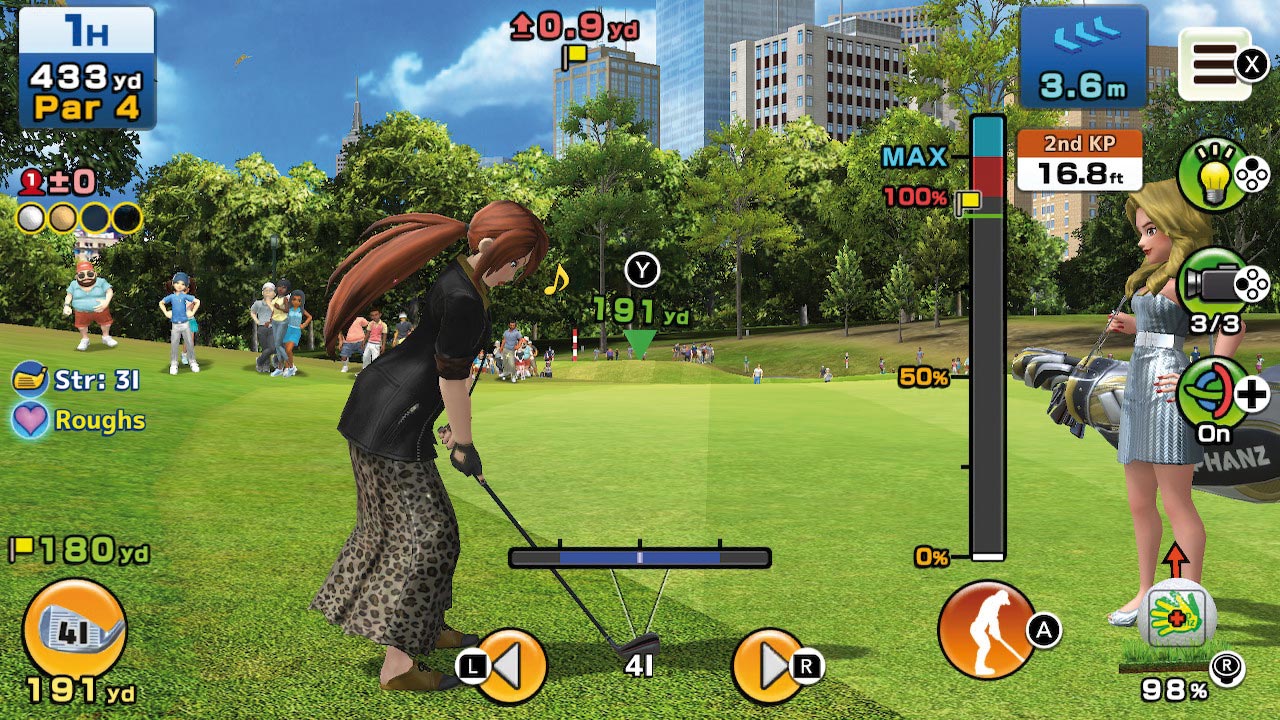The image size is (1280, 720).
Task: Open the hamburger menu button
Action: 1214,63
